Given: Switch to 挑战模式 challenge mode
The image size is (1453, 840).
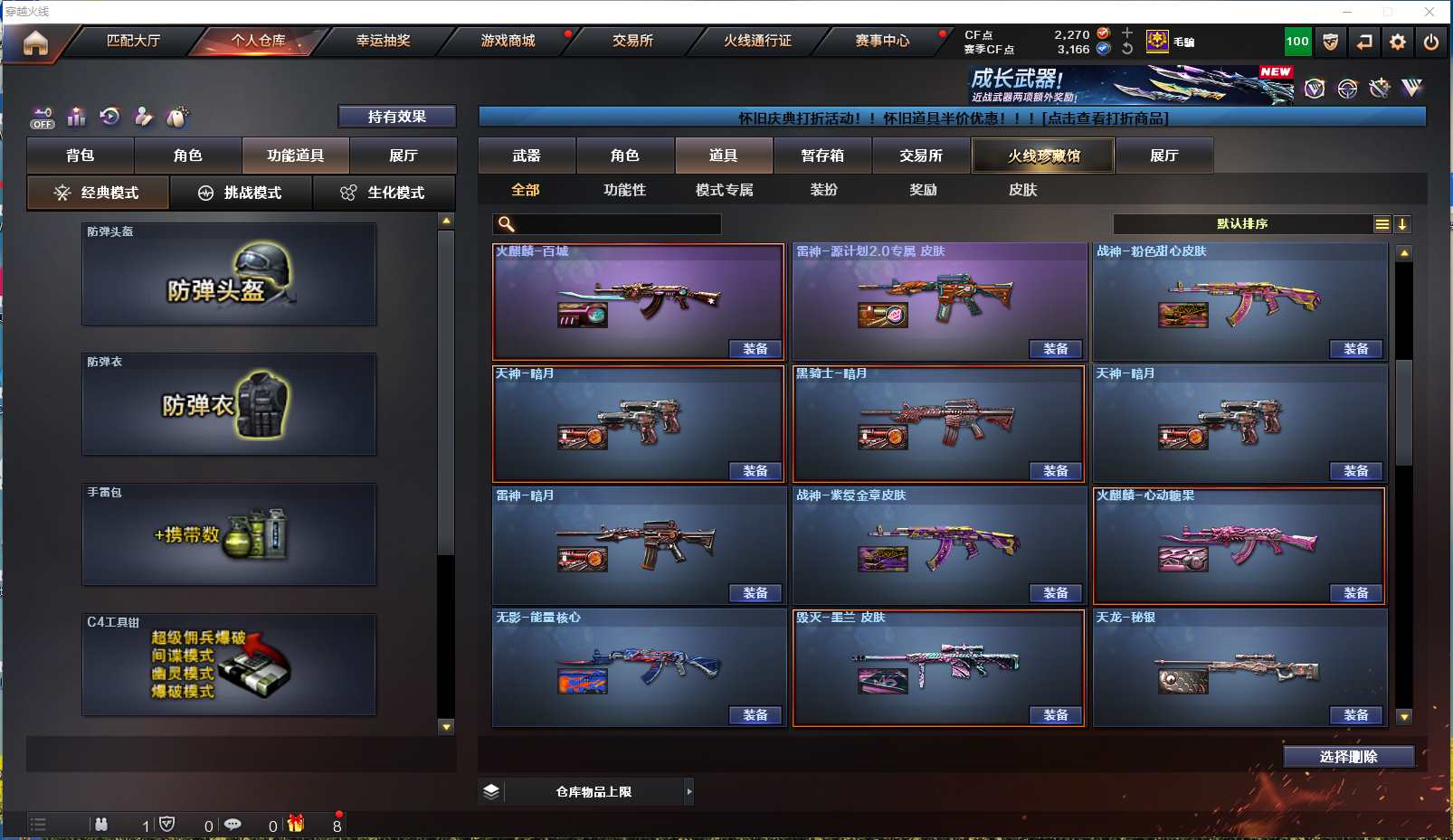Looking at the screenshot, I should point(241,193).
